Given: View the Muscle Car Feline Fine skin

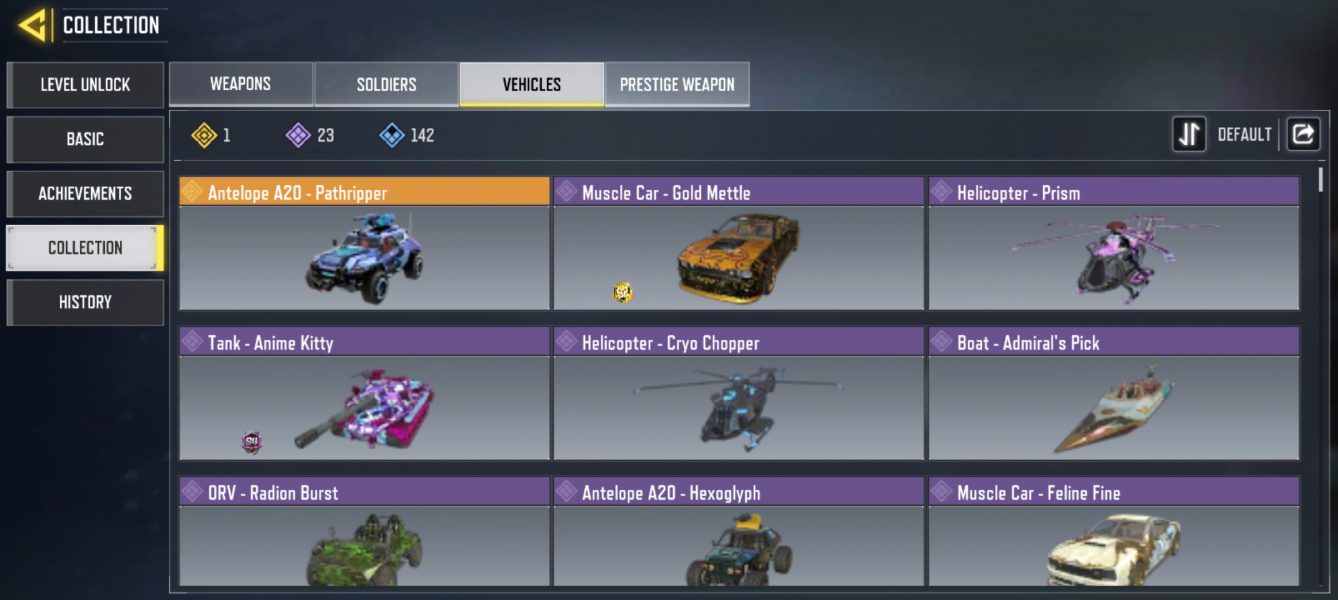Looking at the screenshot, I should (x=1113, y=532).
